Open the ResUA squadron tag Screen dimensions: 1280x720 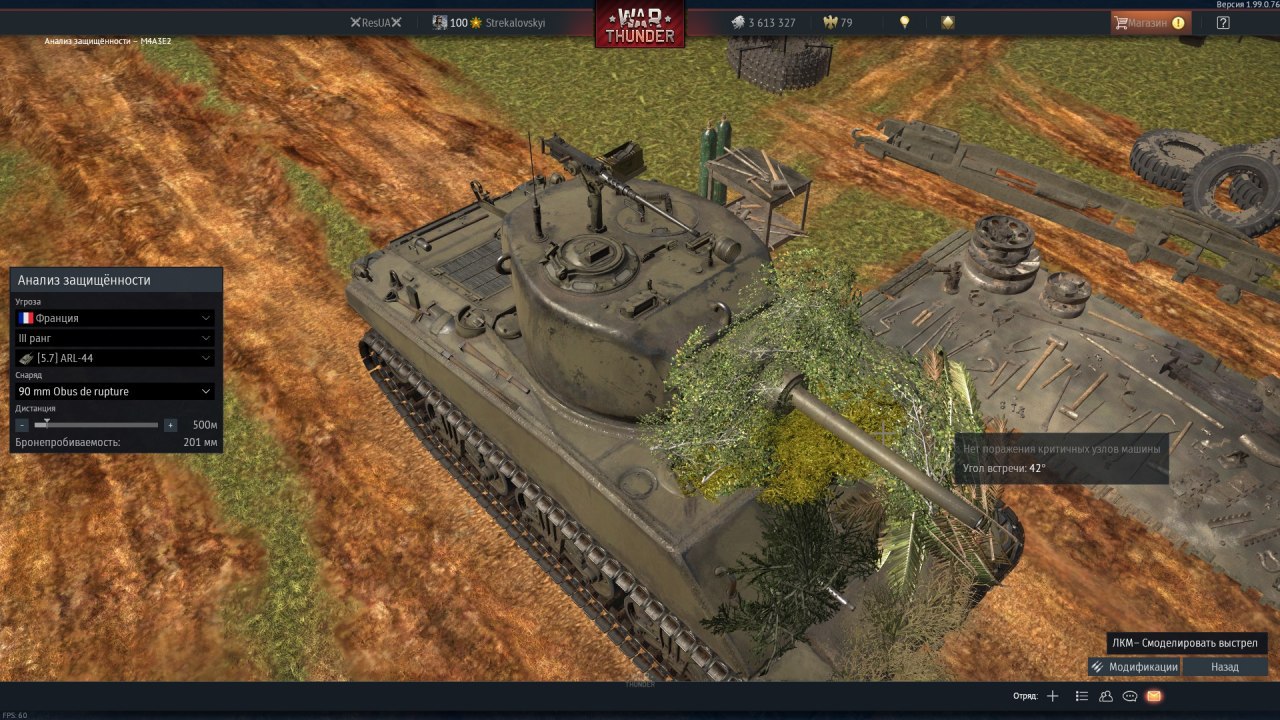(x=376, y=22)
